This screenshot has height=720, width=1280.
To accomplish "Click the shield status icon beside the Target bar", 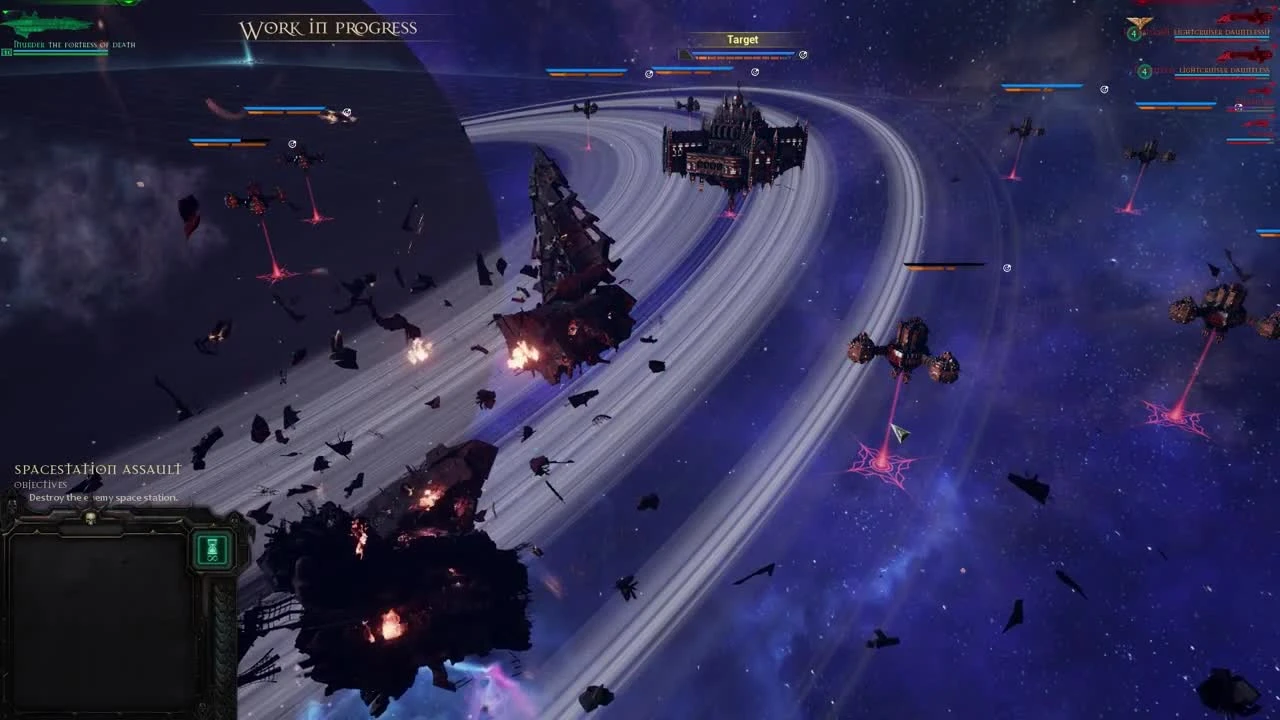I will (803, 55).
